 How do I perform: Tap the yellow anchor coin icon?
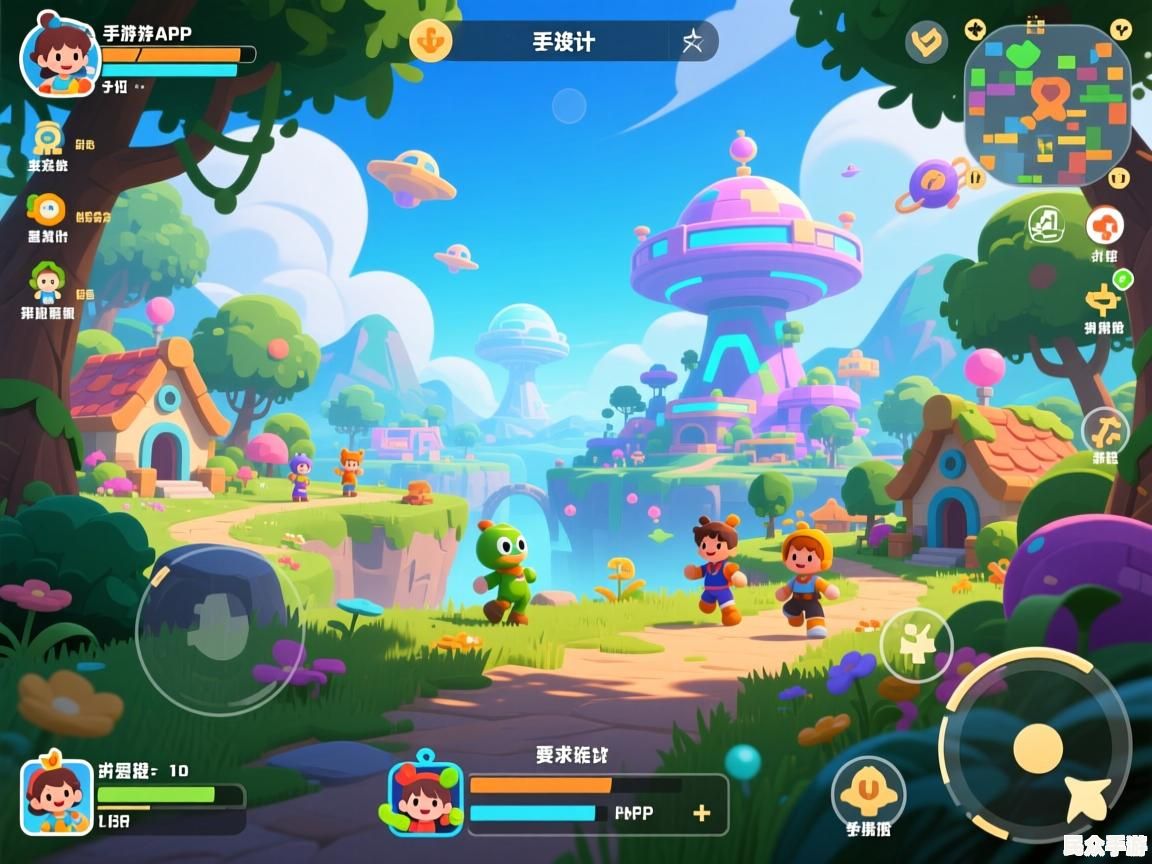431,41
